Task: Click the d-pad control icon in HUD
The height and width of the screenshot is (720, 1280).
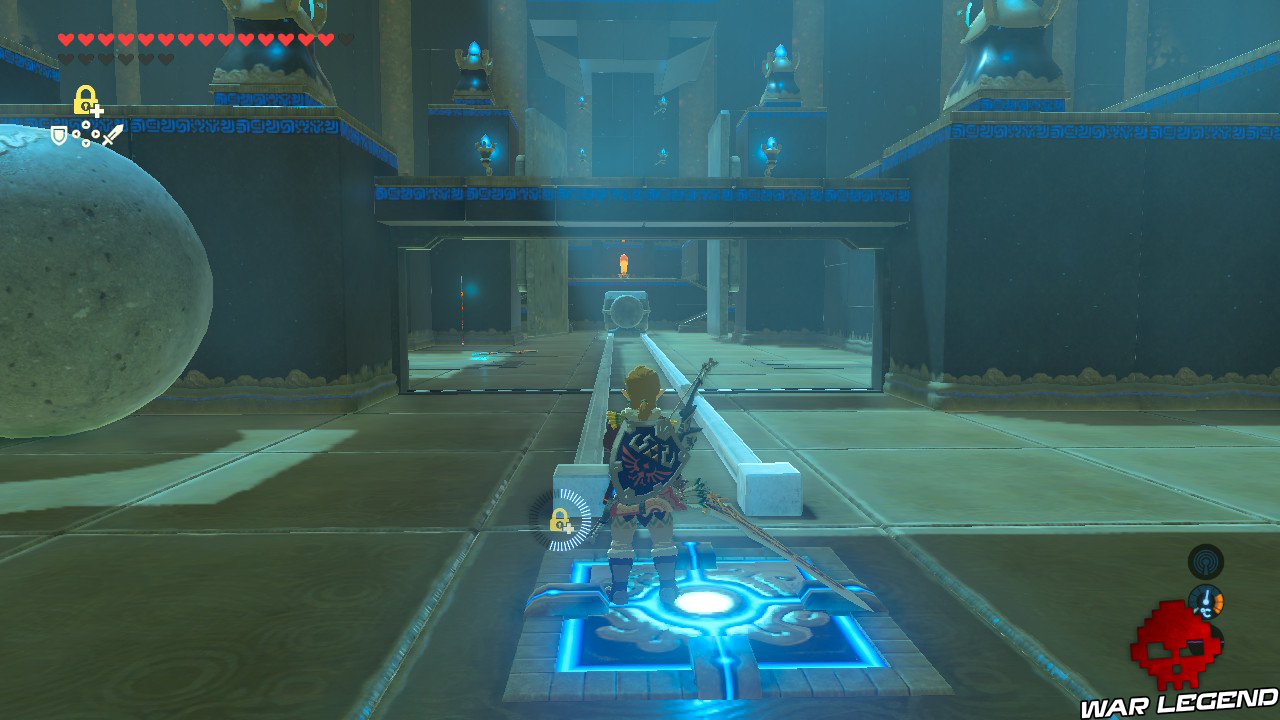Action: pos(86,134)
